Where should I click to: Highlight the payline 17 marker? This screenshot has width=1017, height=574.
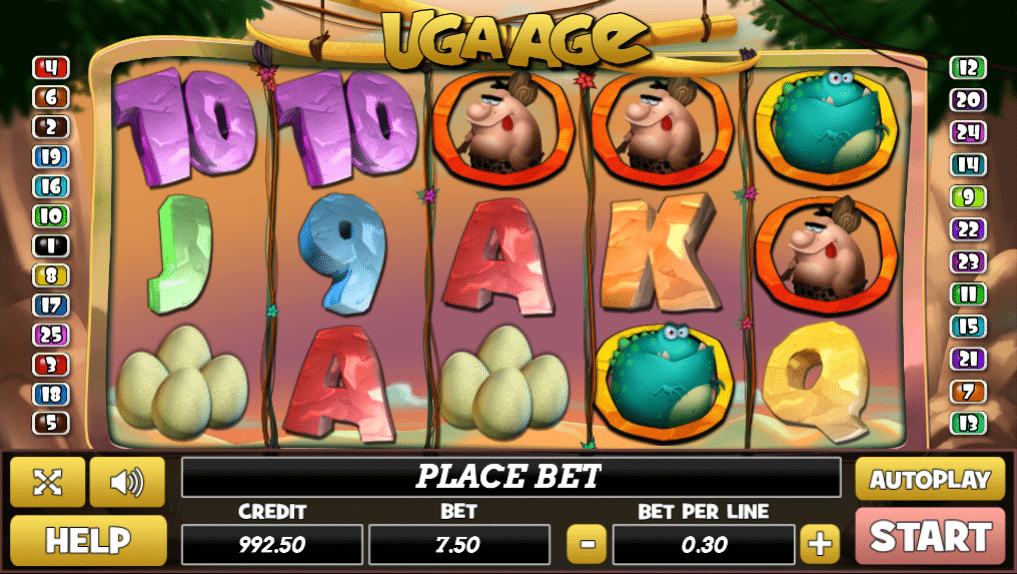pos(50,305)
